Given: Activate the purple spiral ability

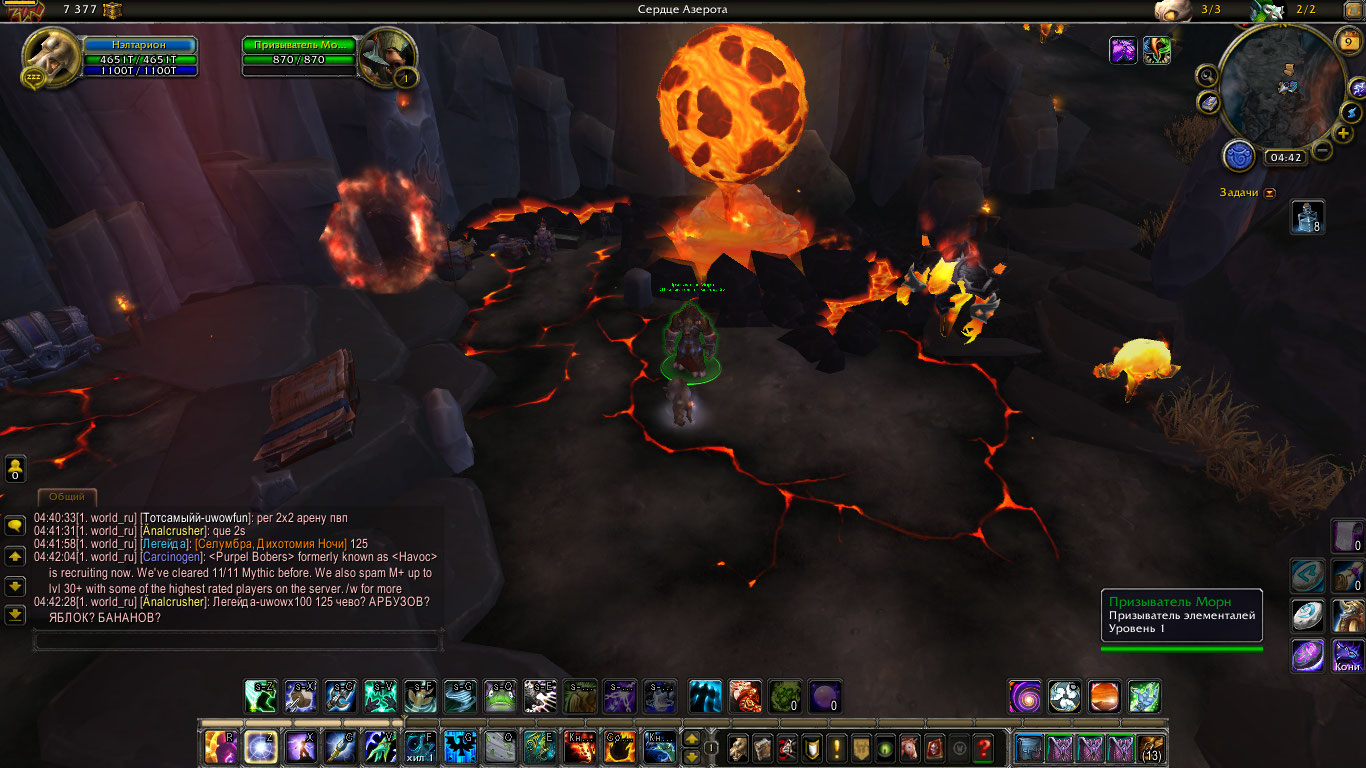Looking at the screenshot, I should [1025, 696].
